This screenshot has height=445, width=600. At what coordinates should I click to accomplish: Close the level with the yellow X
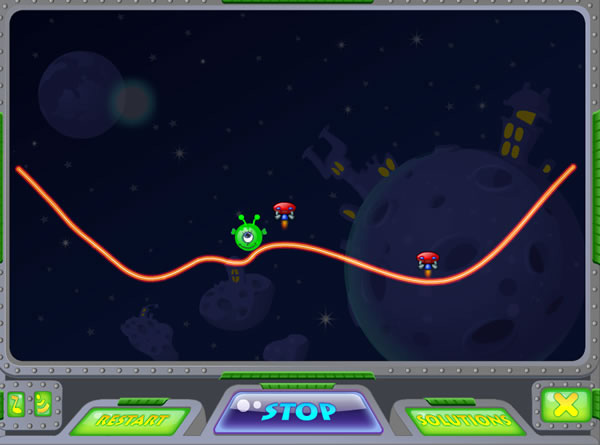click(x=565, y=404)
